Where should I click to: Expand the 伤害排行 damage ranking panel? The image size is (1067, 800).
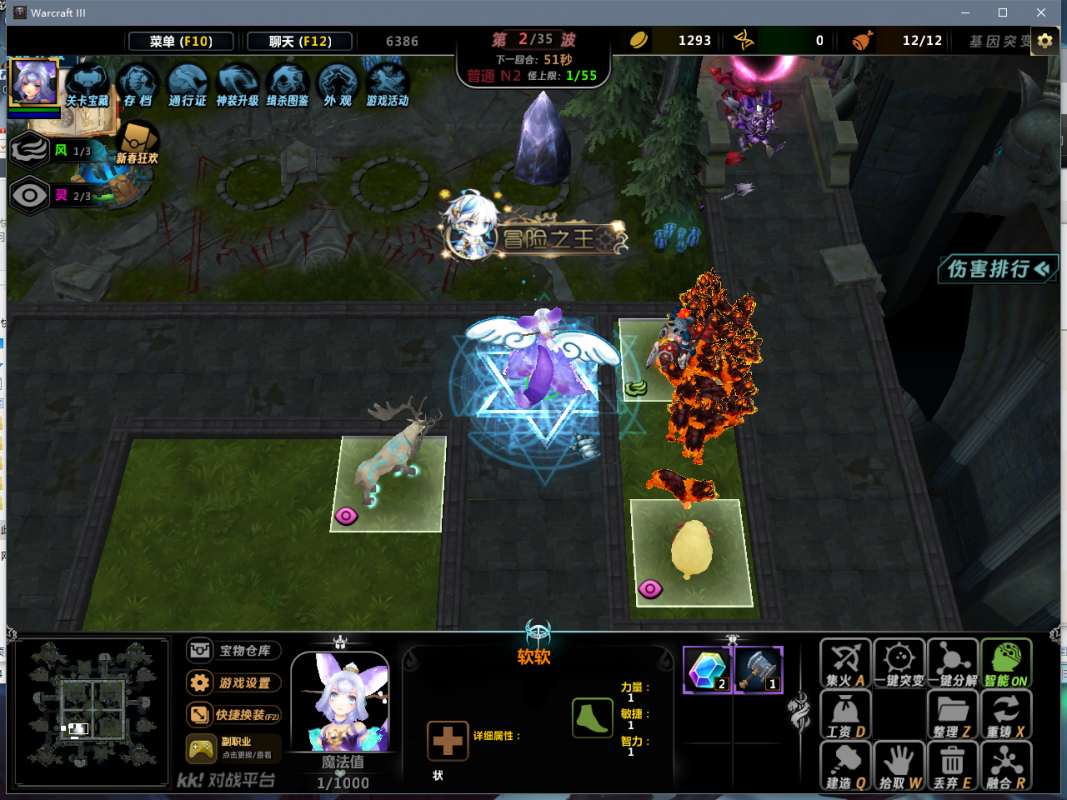(x=997, y=268)
